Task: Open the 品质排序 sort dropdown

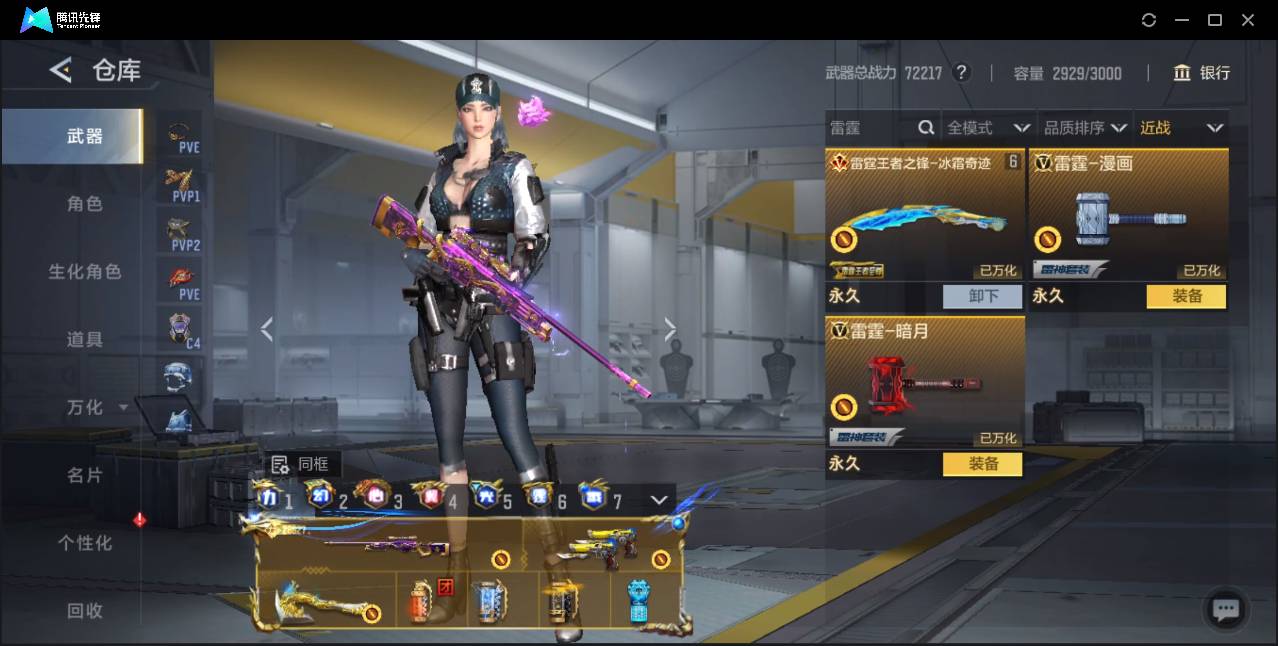Action: [1085, 128]
